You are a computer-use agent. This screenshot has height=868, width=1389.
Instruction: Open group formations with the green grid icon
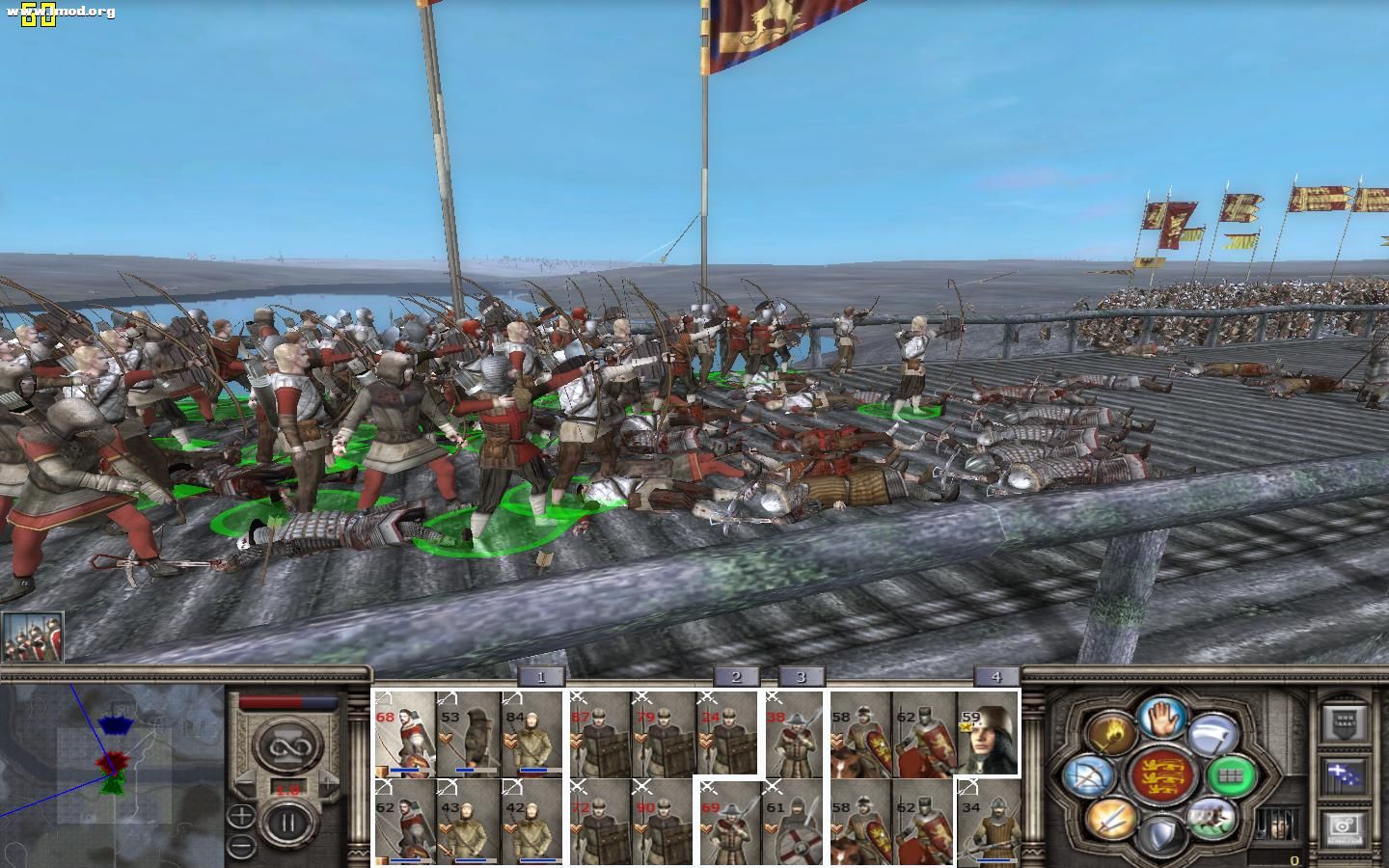(1229, 777)
